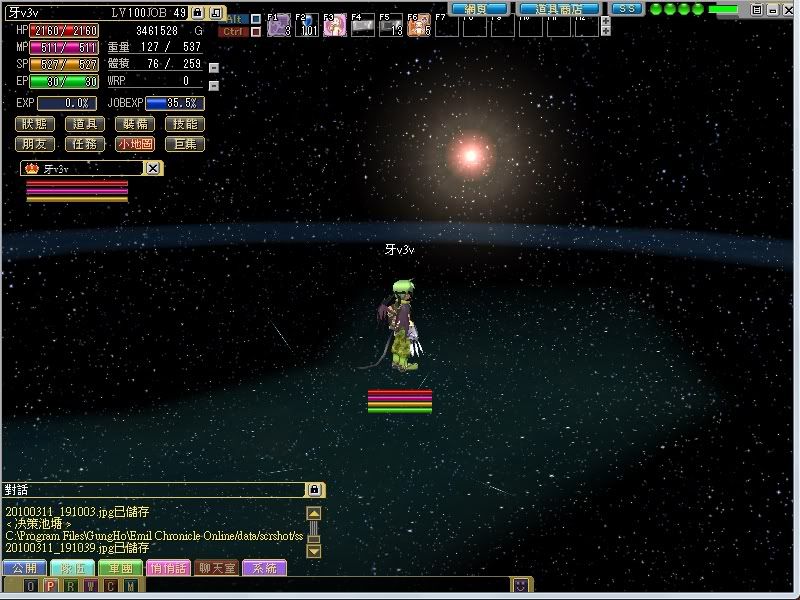Switch to the 悄悄話 whisper chat tab

pyautogui.click(x=167, y=568)
